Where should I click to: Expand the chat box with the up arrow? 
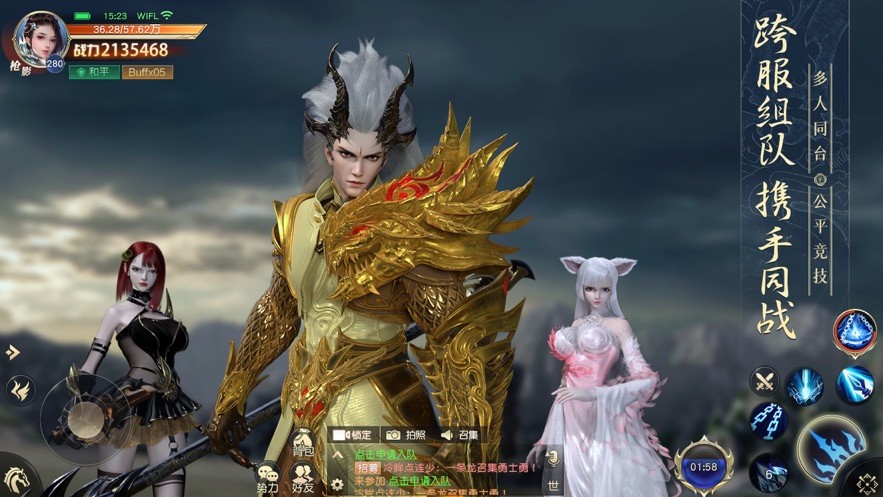click(337, 453)
